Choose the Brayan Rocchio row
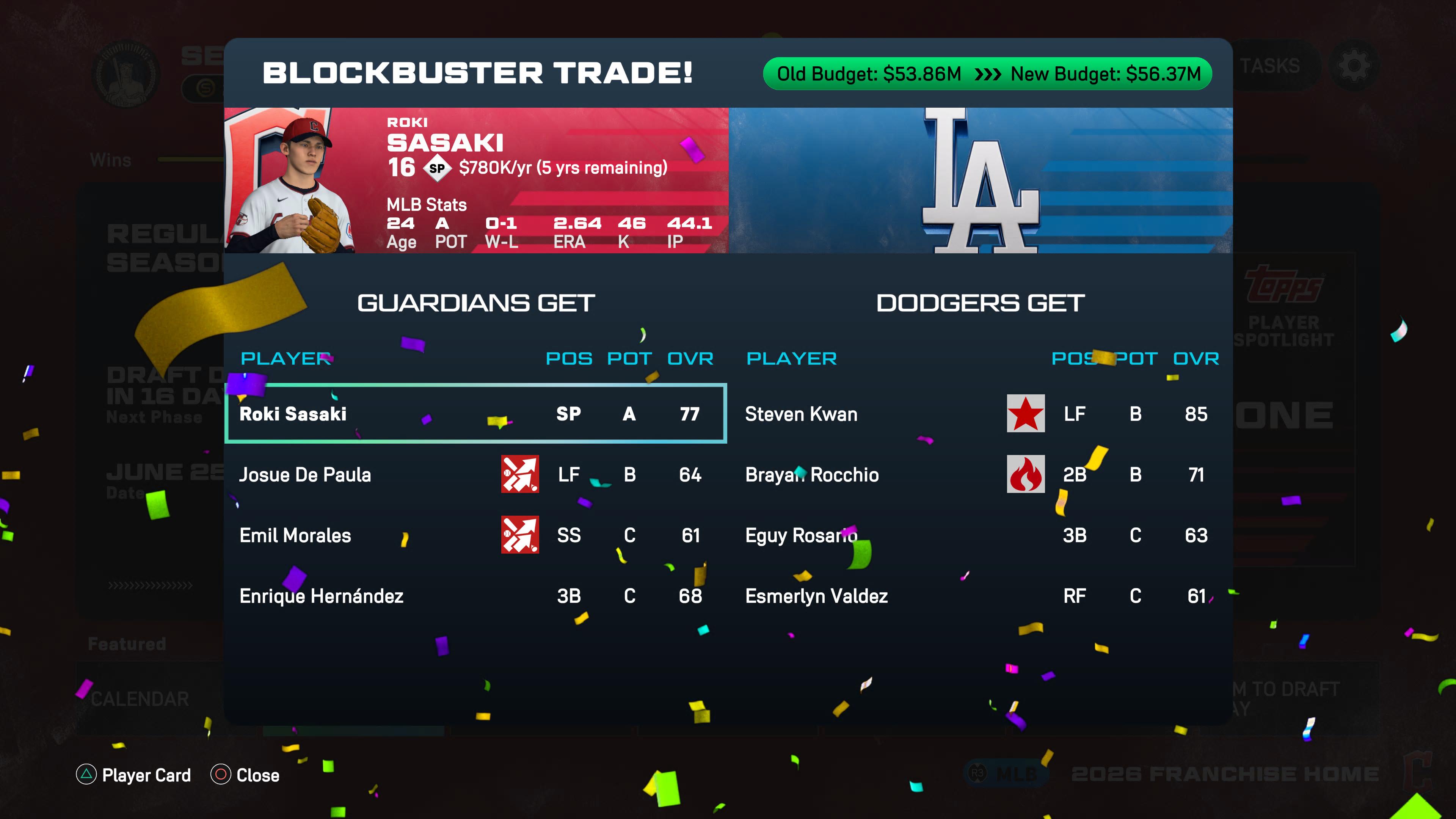Viewport: 1456px width, 819px height. coord(981,475)
